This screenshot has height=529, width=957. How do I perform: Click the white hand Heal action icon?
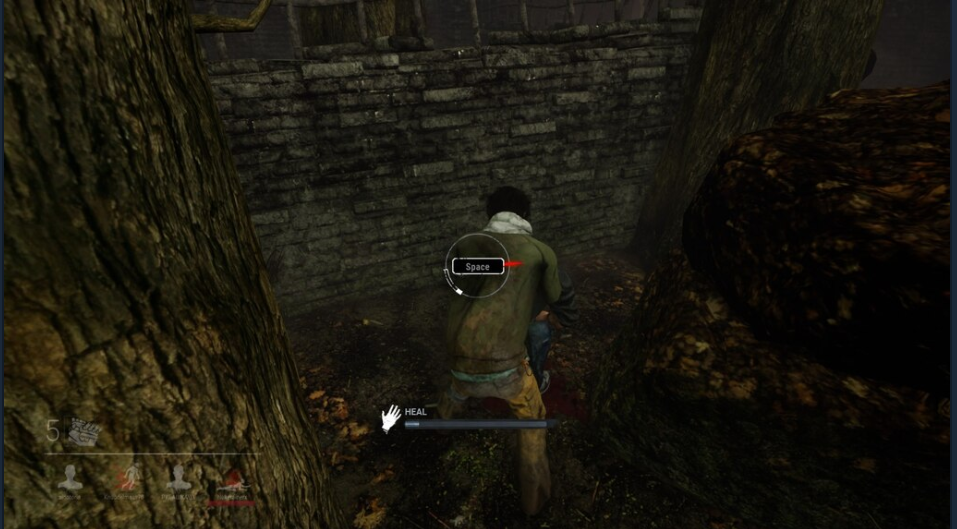390,417
